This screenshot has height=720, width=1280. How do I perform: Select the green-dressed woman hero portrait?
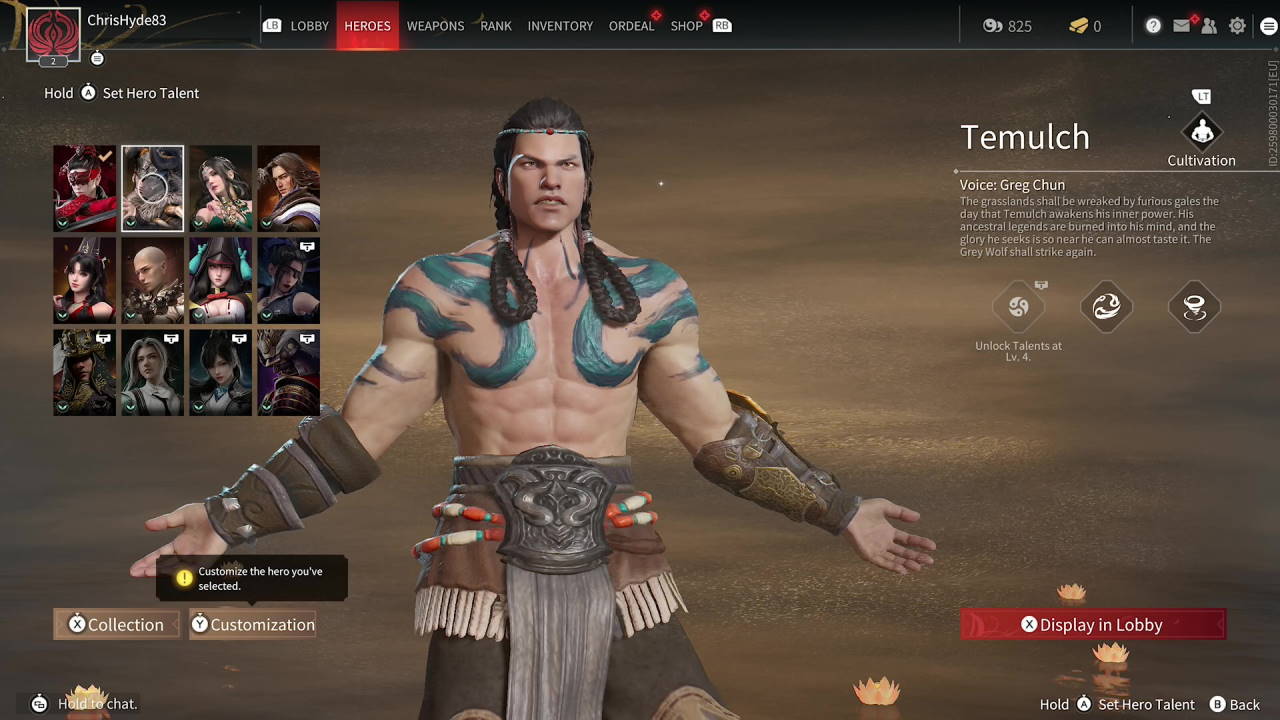click(x=220, y=188)
